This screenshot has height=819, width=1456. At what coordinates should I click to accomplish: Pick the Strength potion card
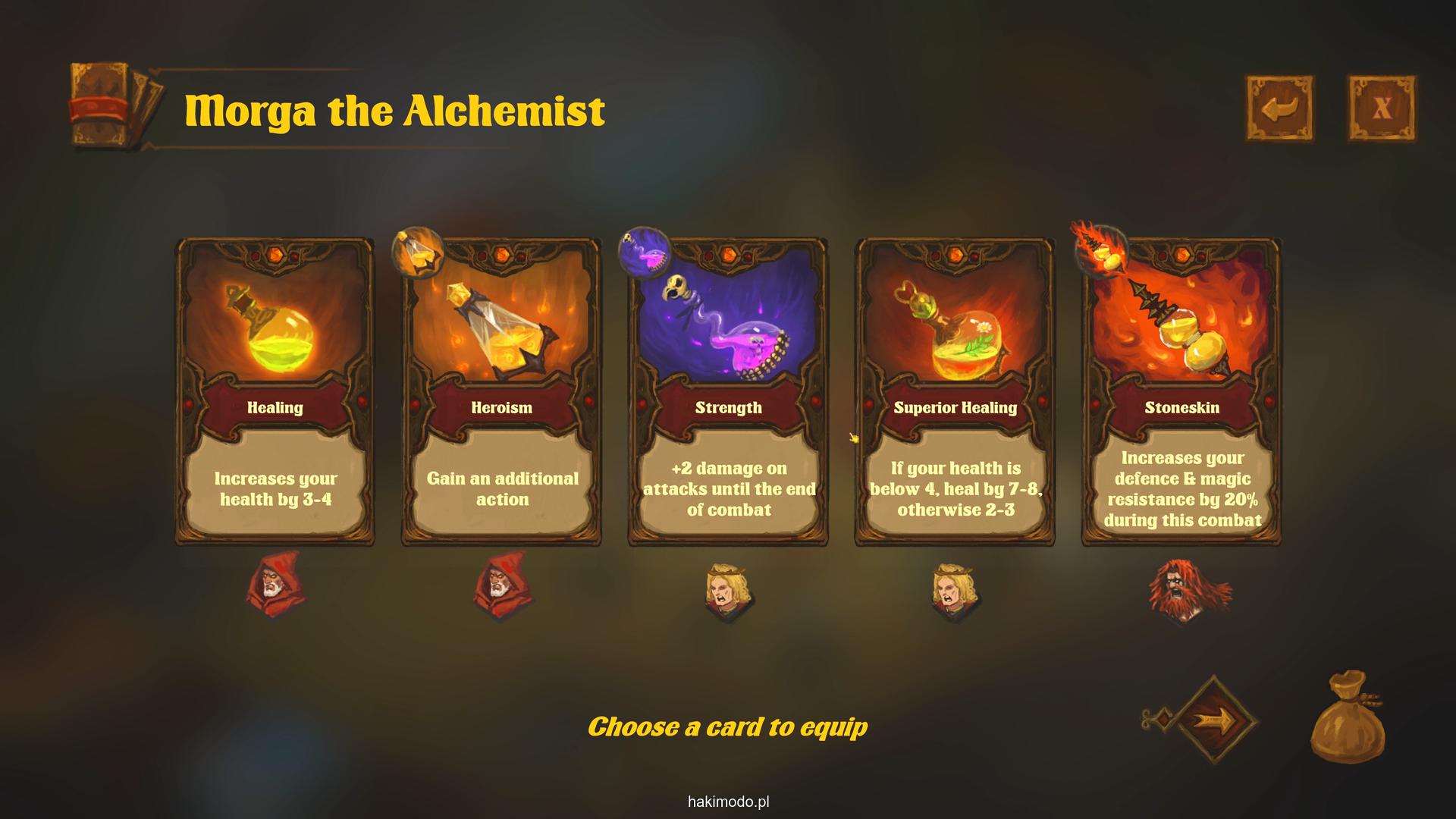(728, 392)
